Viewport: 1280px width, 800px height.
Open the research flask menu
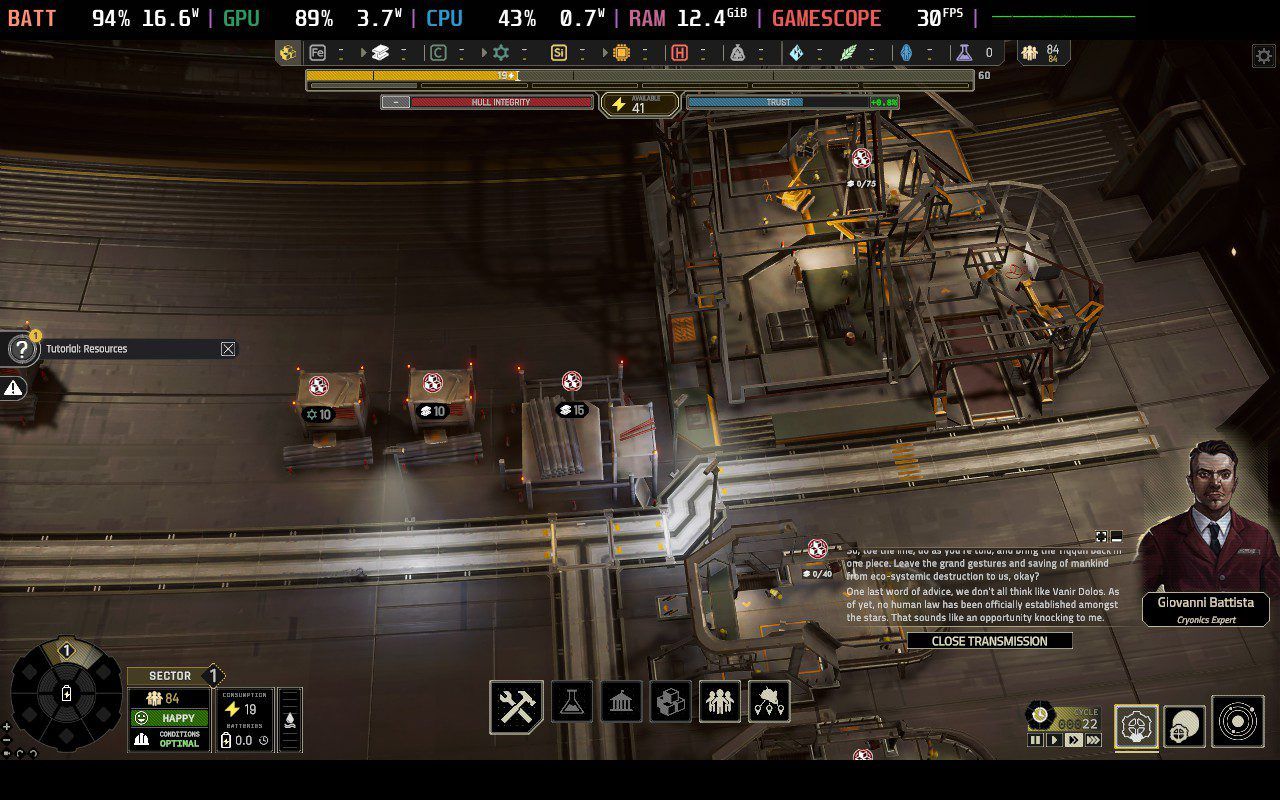pos(571,702)
